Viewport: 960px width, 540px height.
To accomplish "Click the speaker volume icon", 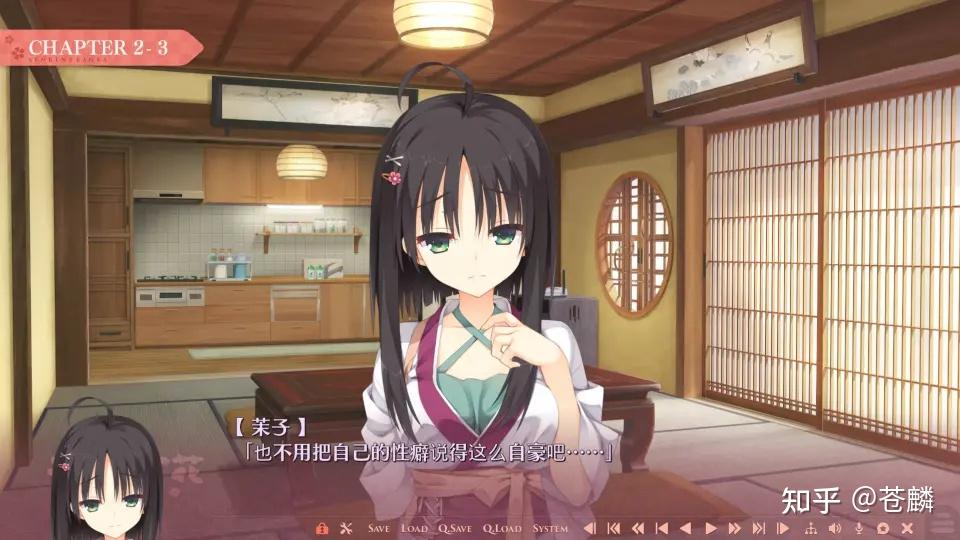I will click(x=834, y=528).
